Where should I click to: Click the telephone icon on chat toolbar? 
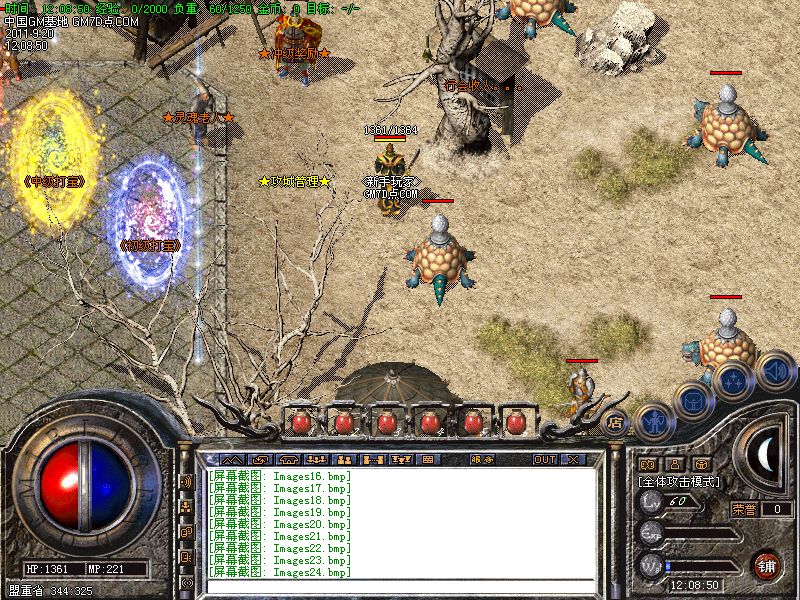click(x=287, y=459)
